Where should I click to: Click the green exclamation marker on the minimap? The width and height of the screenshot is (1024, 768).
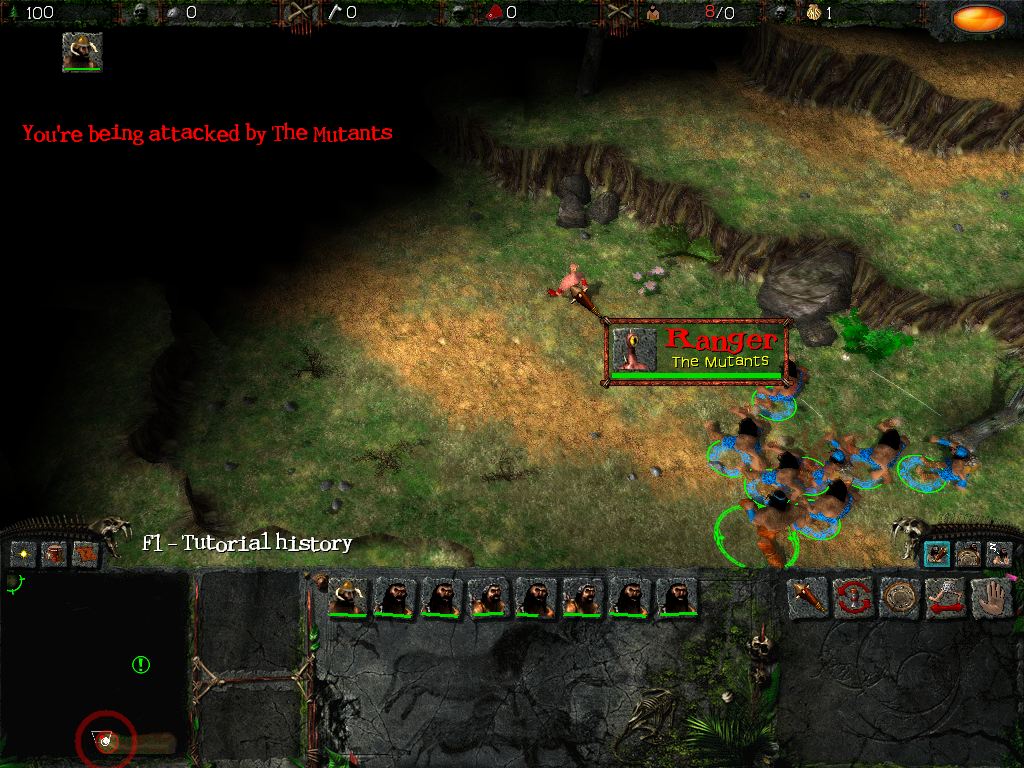pyautogui.click(x=141, y=664)
